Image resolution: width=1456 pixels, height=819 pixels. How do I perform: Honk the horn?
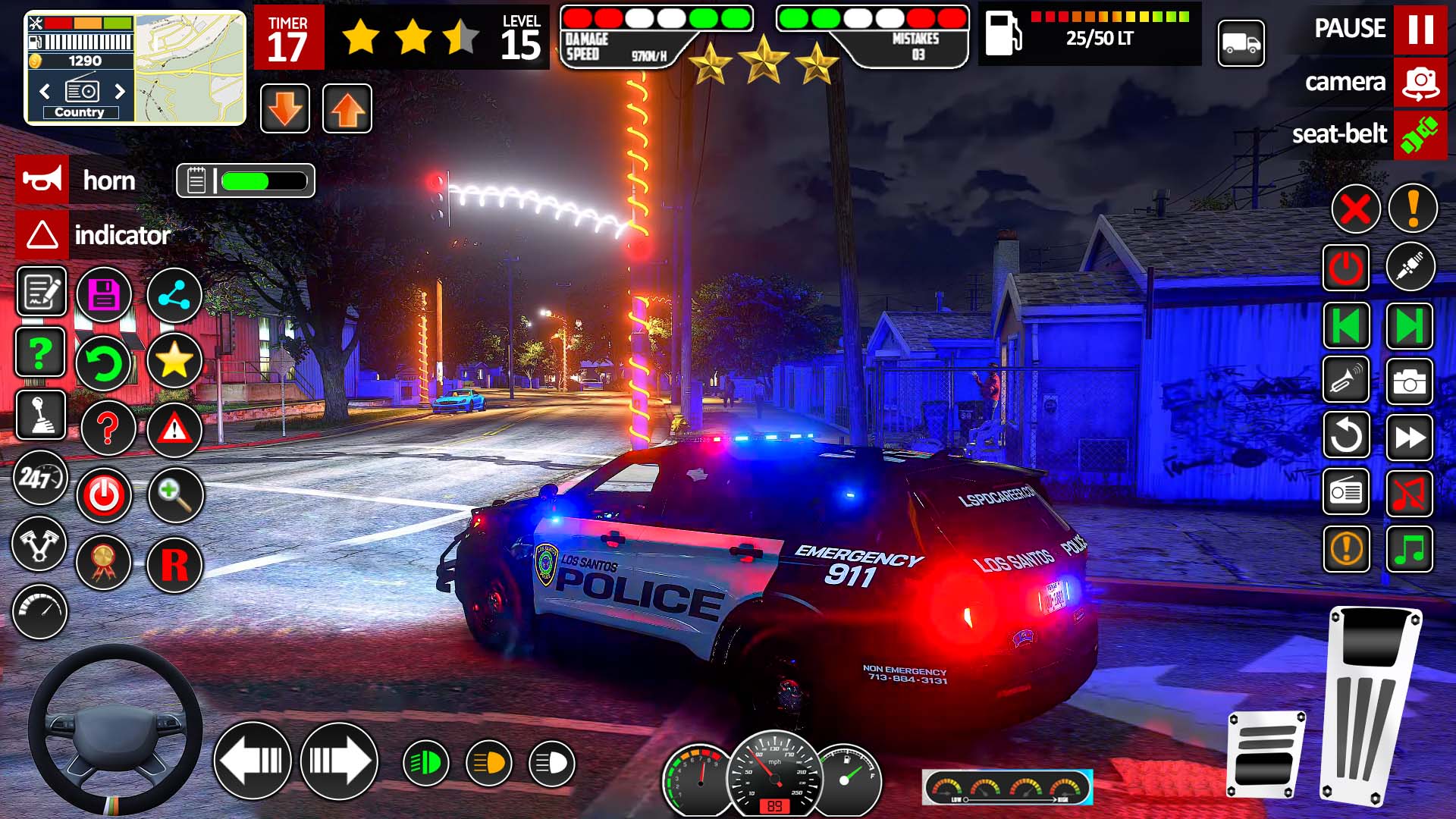(42, 180)
